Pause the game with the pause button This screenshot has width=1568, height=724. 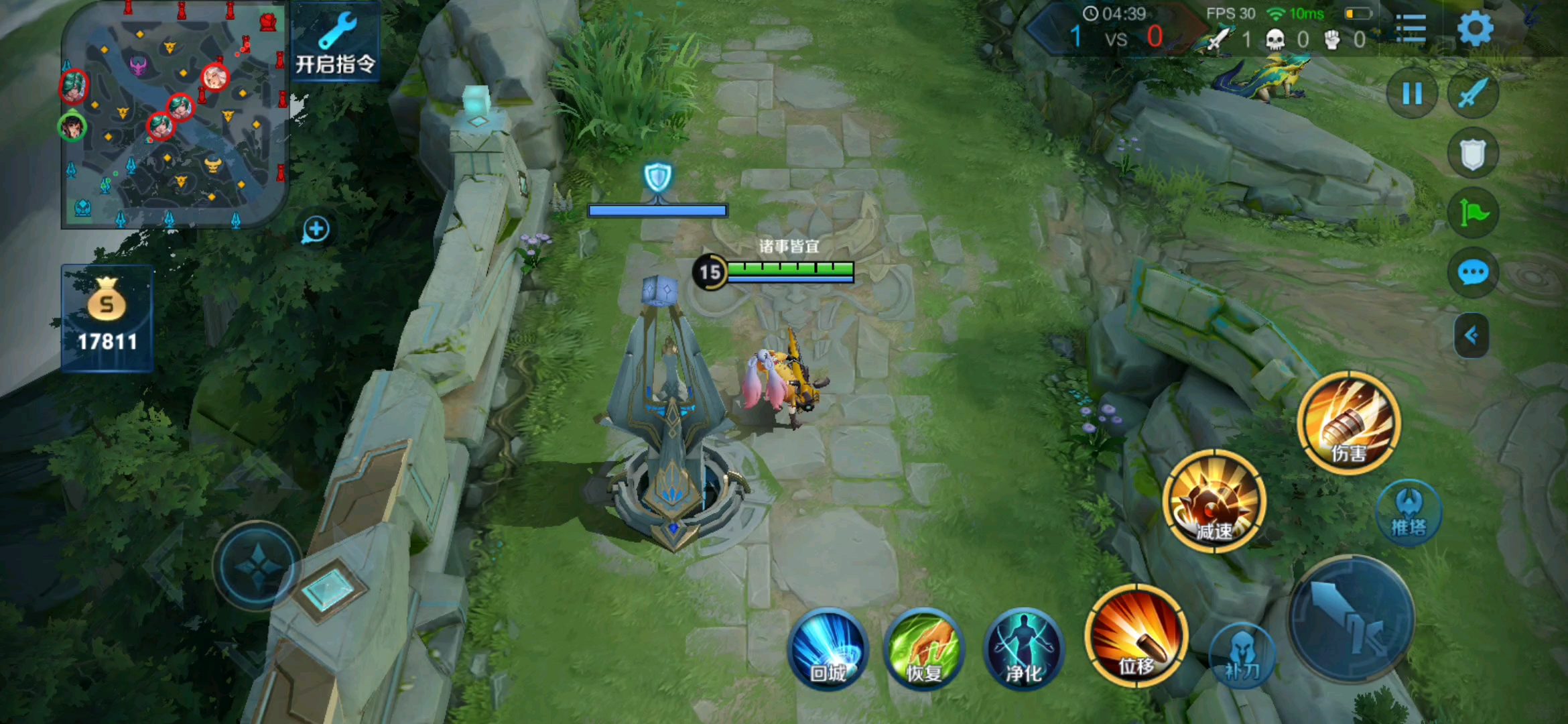(x=1412, y=93)
